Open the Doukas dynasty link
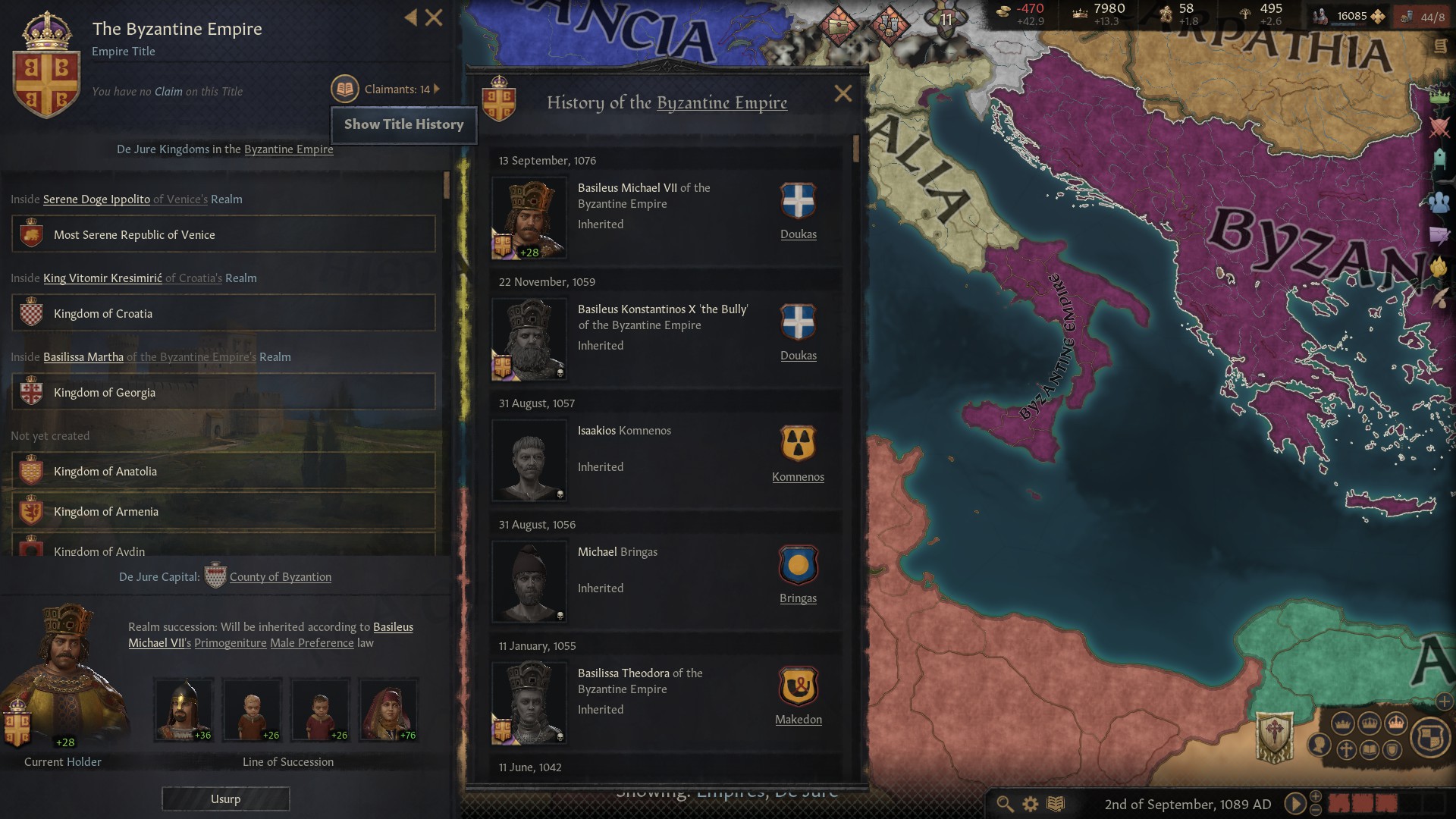1456x819 pixels. 799,234
